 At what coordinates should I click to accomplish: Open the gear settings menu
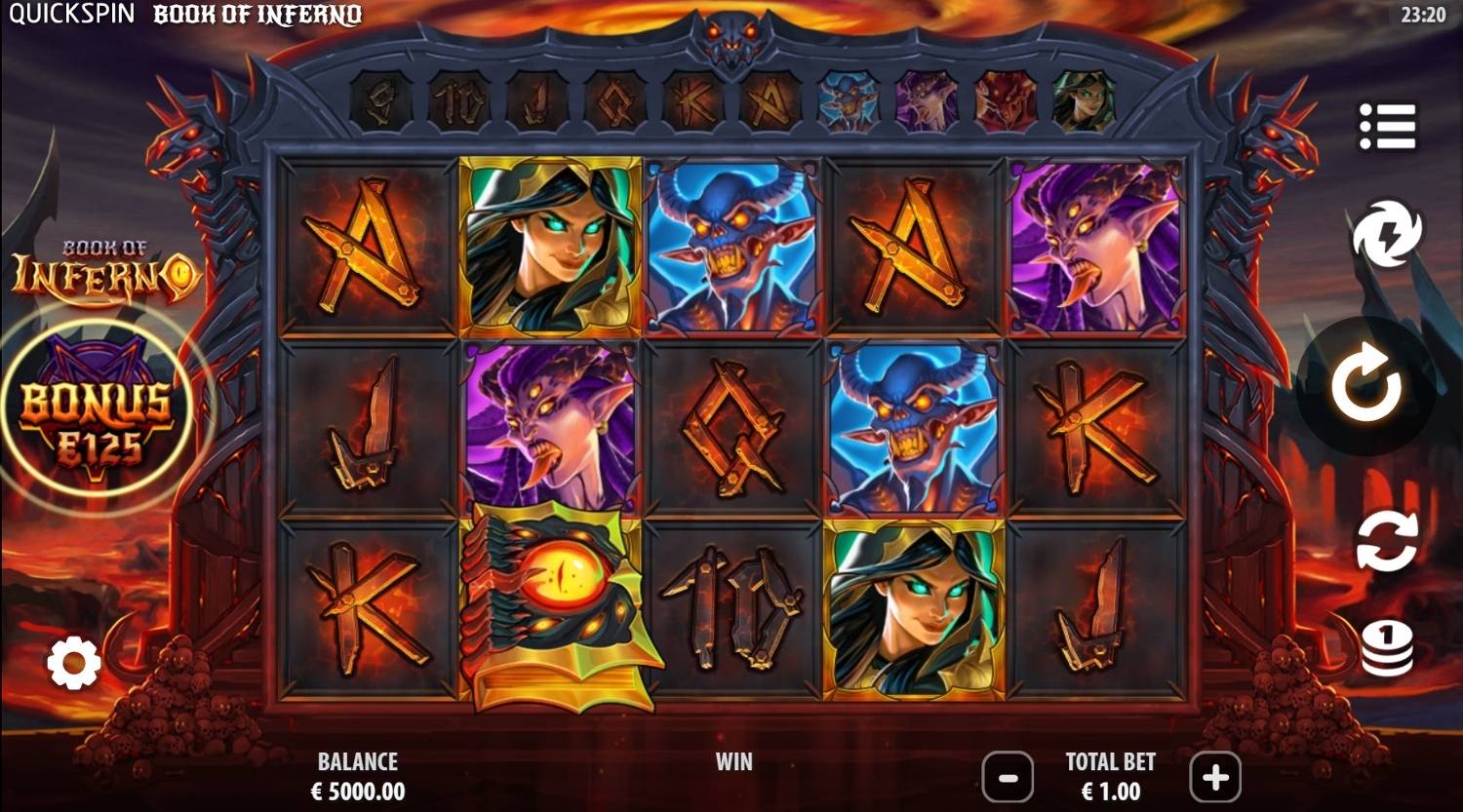(74, 665)
